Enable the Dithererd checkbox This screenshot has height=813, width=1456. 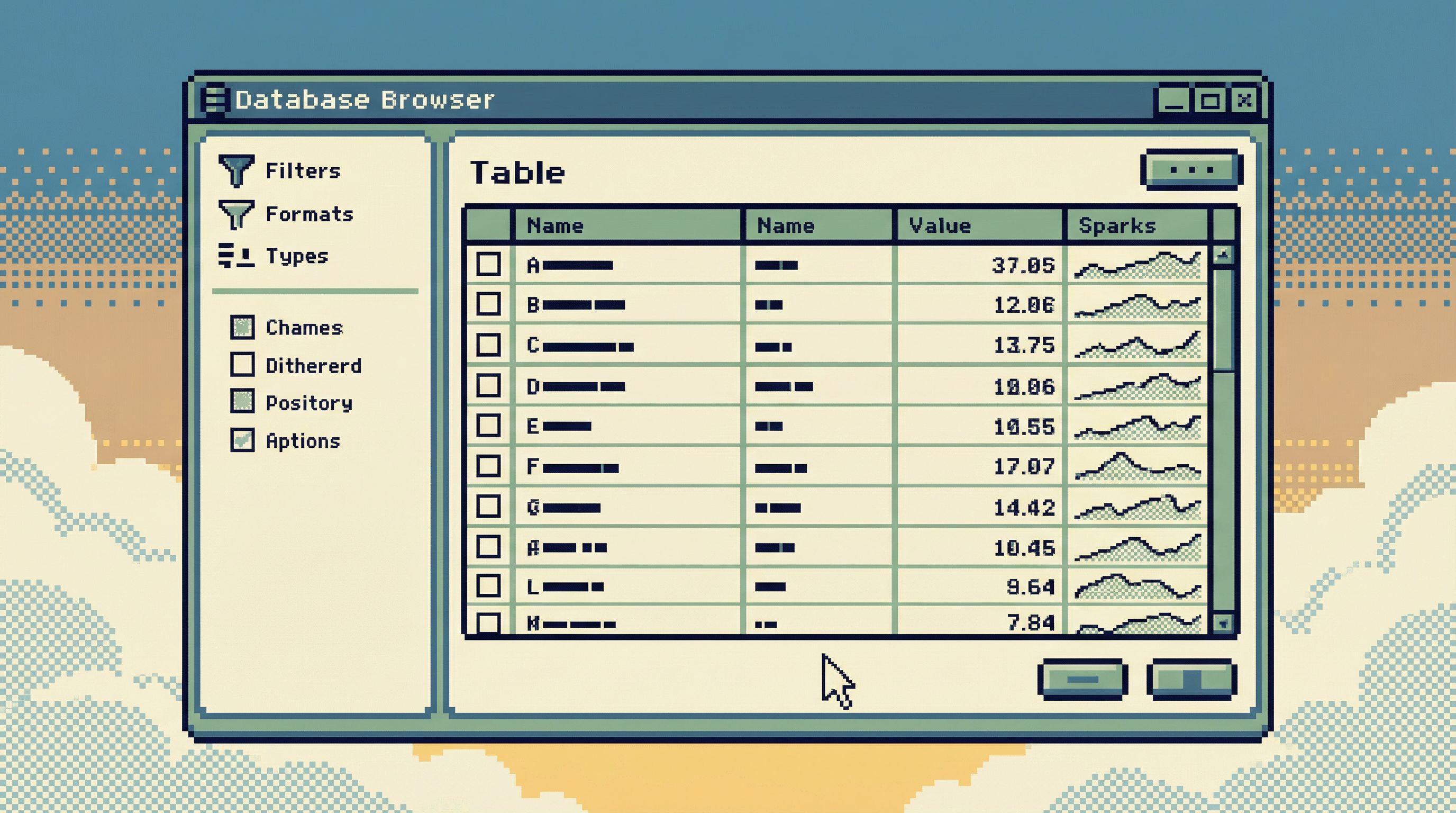[x=242, y=365]
